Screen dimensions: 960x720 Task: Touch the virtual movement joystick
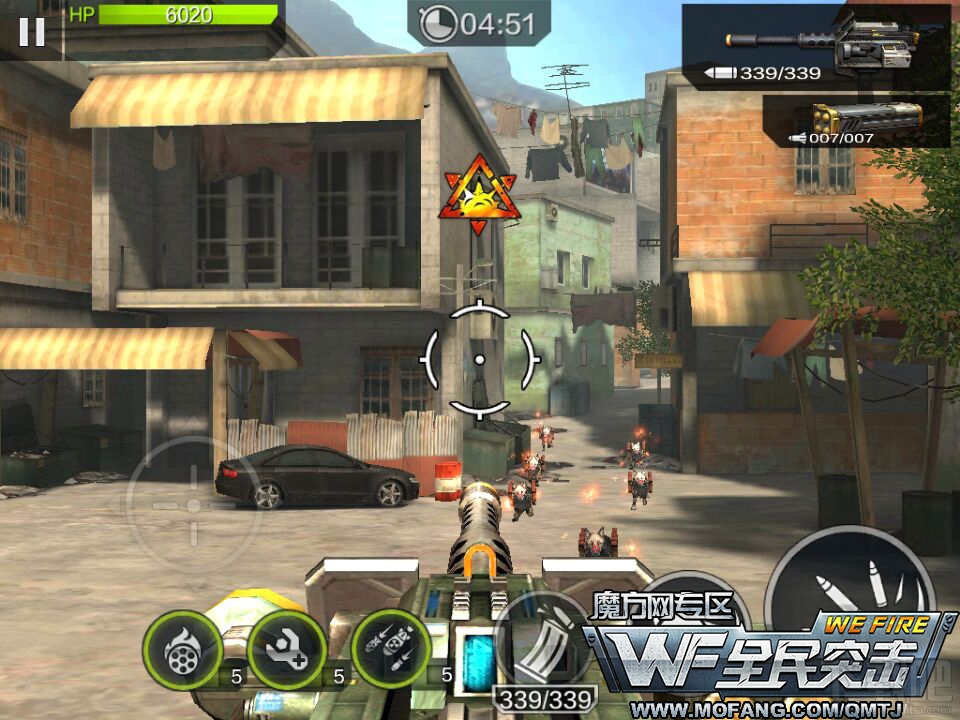193,506
